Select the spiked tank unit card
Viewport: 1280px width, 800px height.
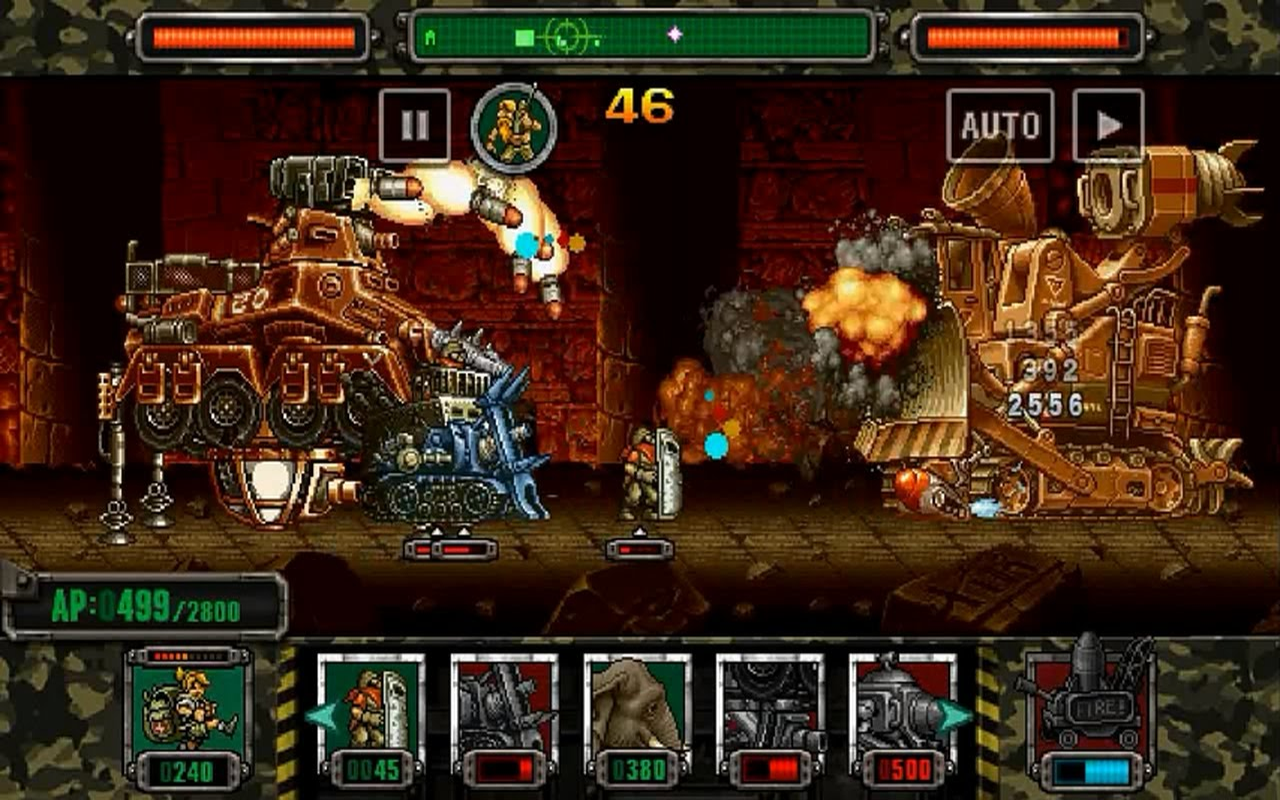coord(504,716)
